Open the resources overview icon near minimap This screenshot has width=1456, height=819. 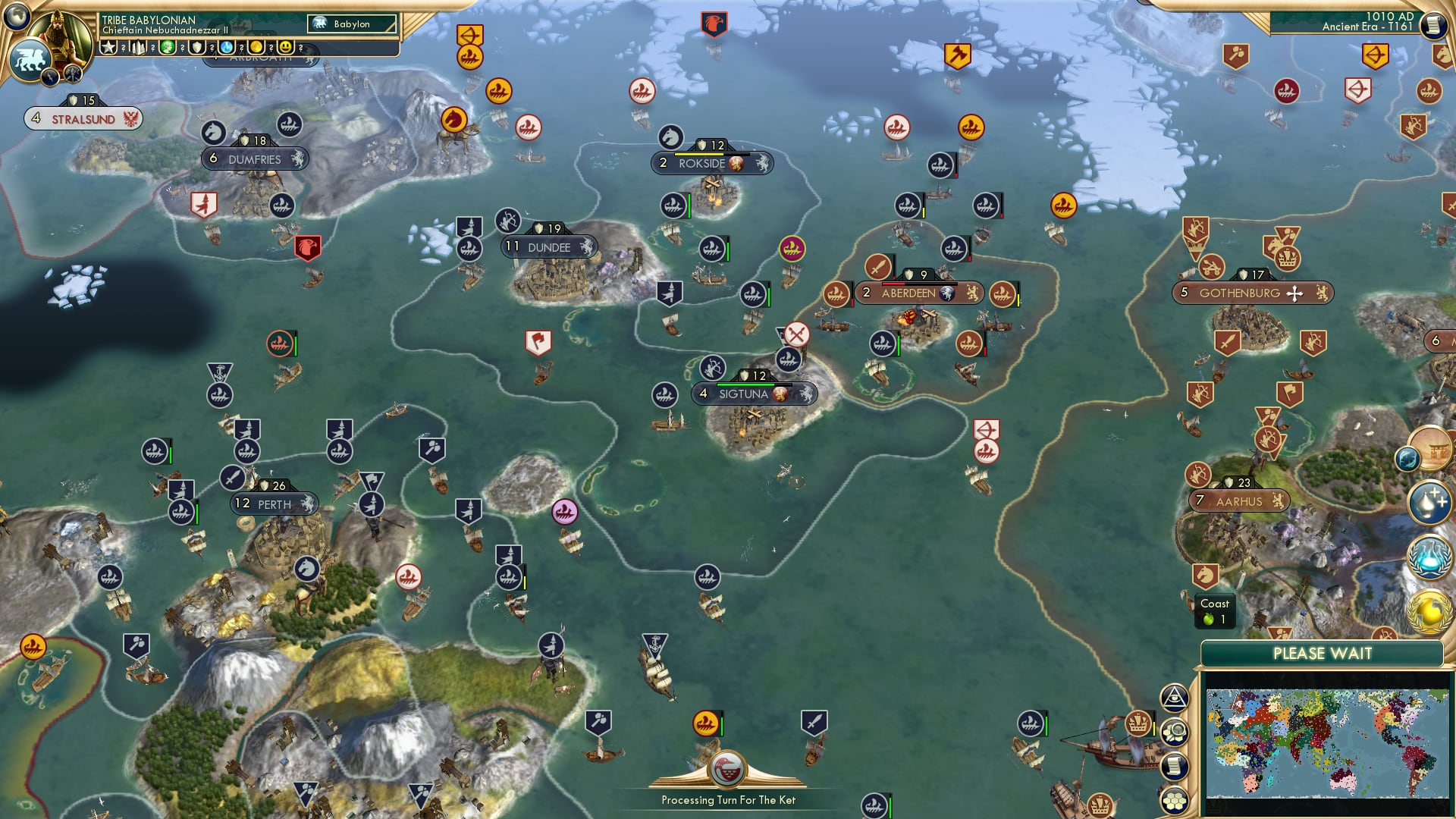tap(1175, 733)
